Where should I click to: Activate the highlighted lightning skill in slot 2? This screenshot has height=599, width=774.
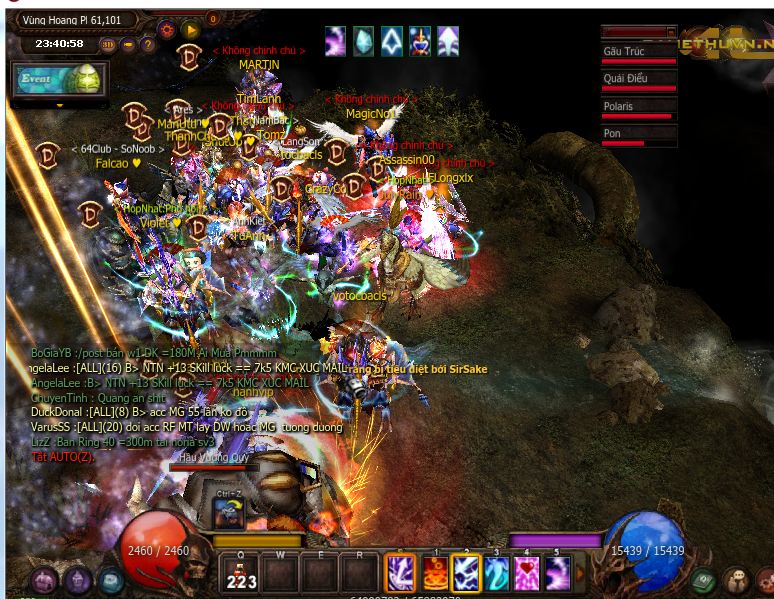pyautogui.click(x=466, y=574)
